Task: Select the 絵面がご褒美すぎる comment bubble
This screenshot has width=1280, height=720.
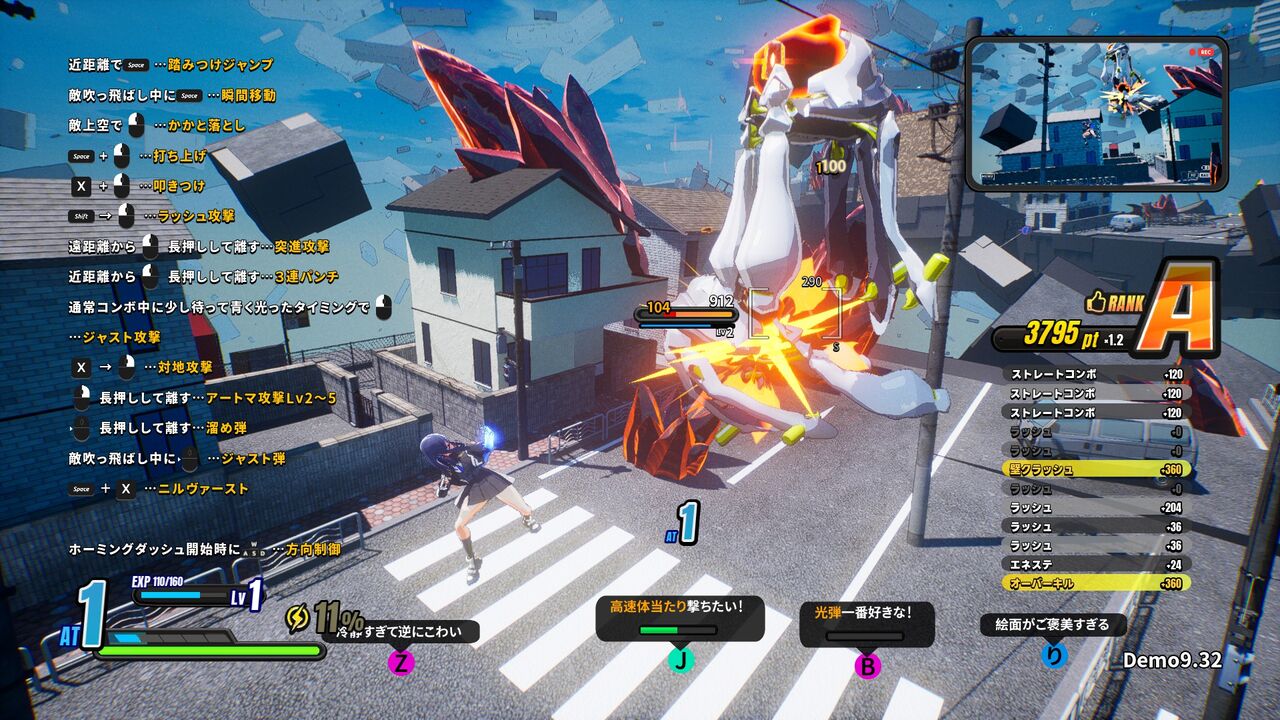Action: pyautogui.click(x=1052, y=625)
